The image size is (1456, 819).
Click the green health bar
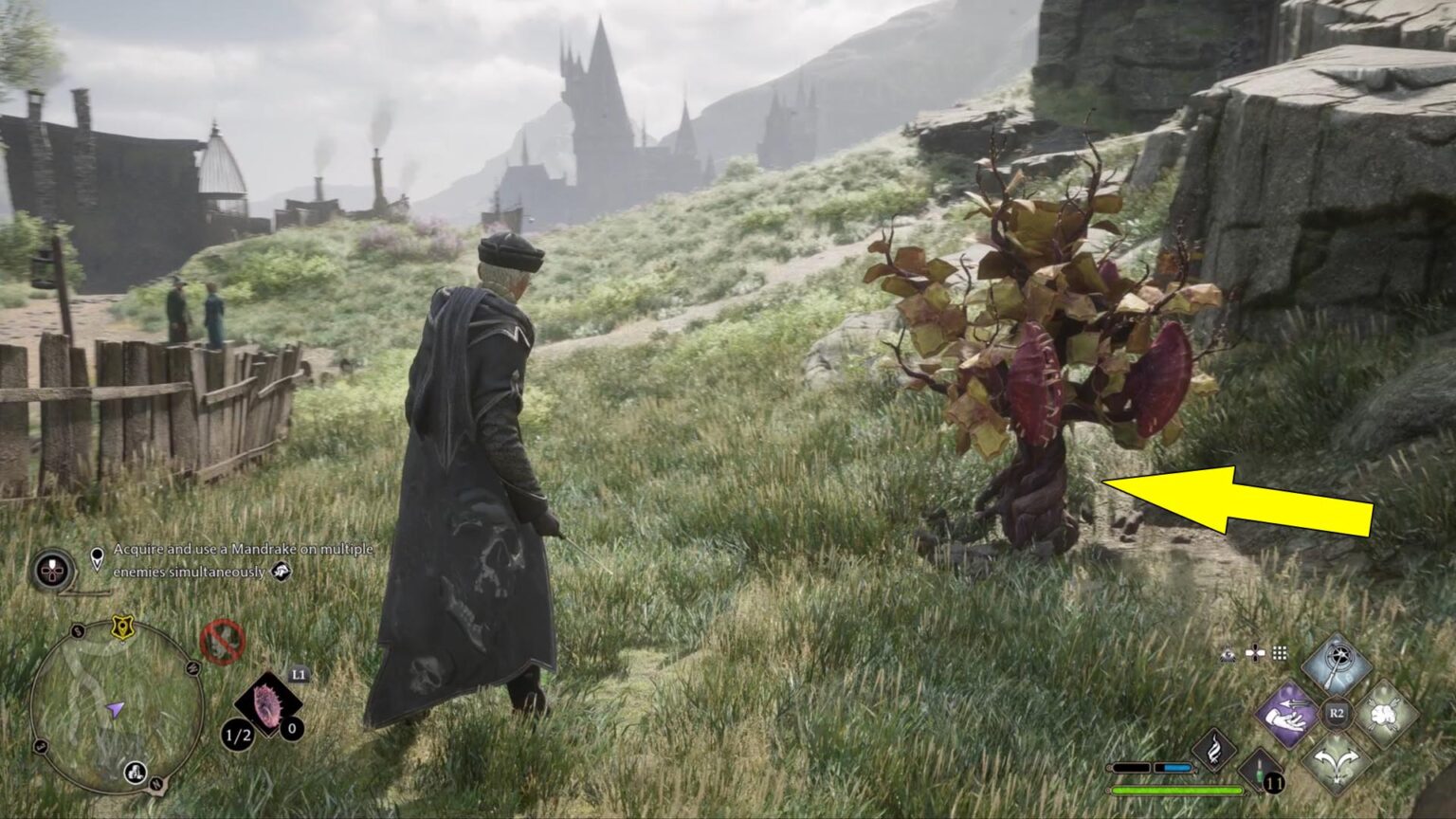point(1176,791)
